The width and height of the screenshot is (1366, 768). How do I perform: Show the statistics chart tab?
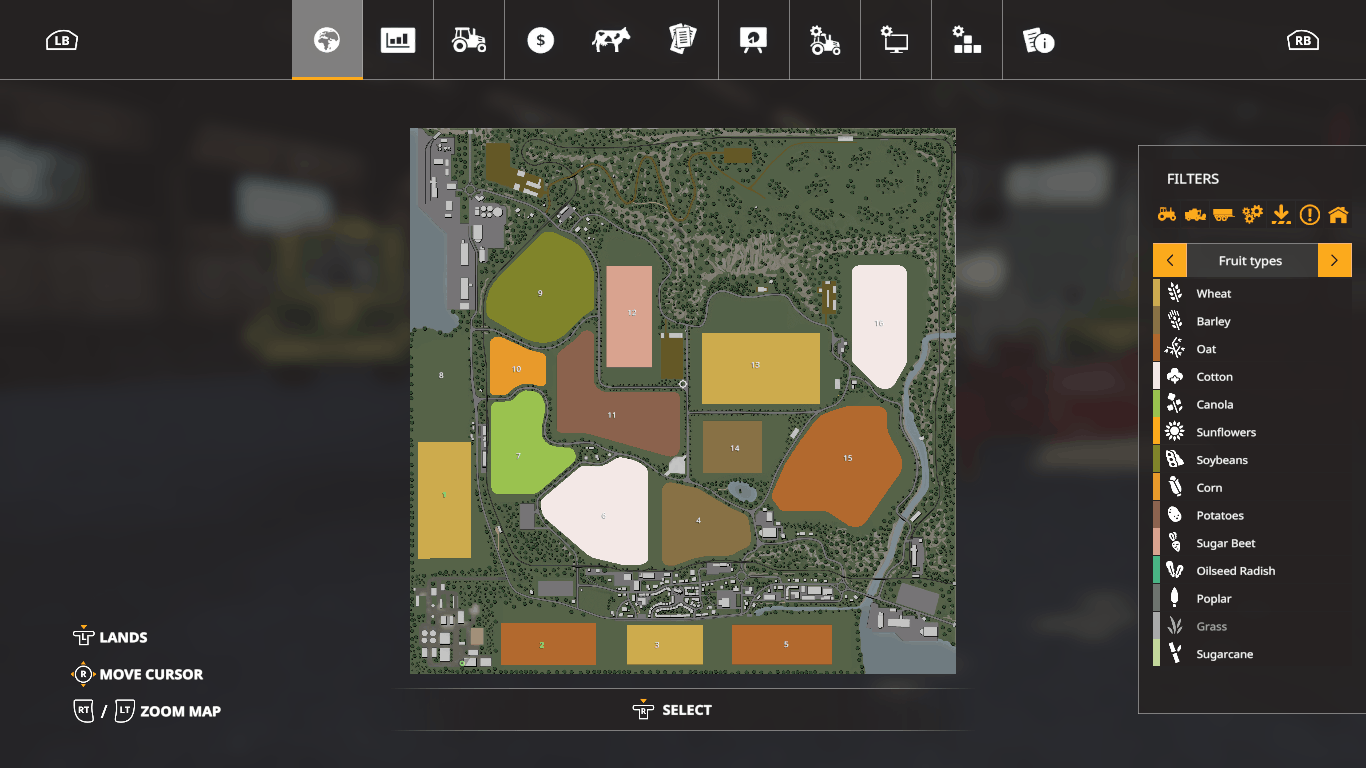[x=398, y=40]
